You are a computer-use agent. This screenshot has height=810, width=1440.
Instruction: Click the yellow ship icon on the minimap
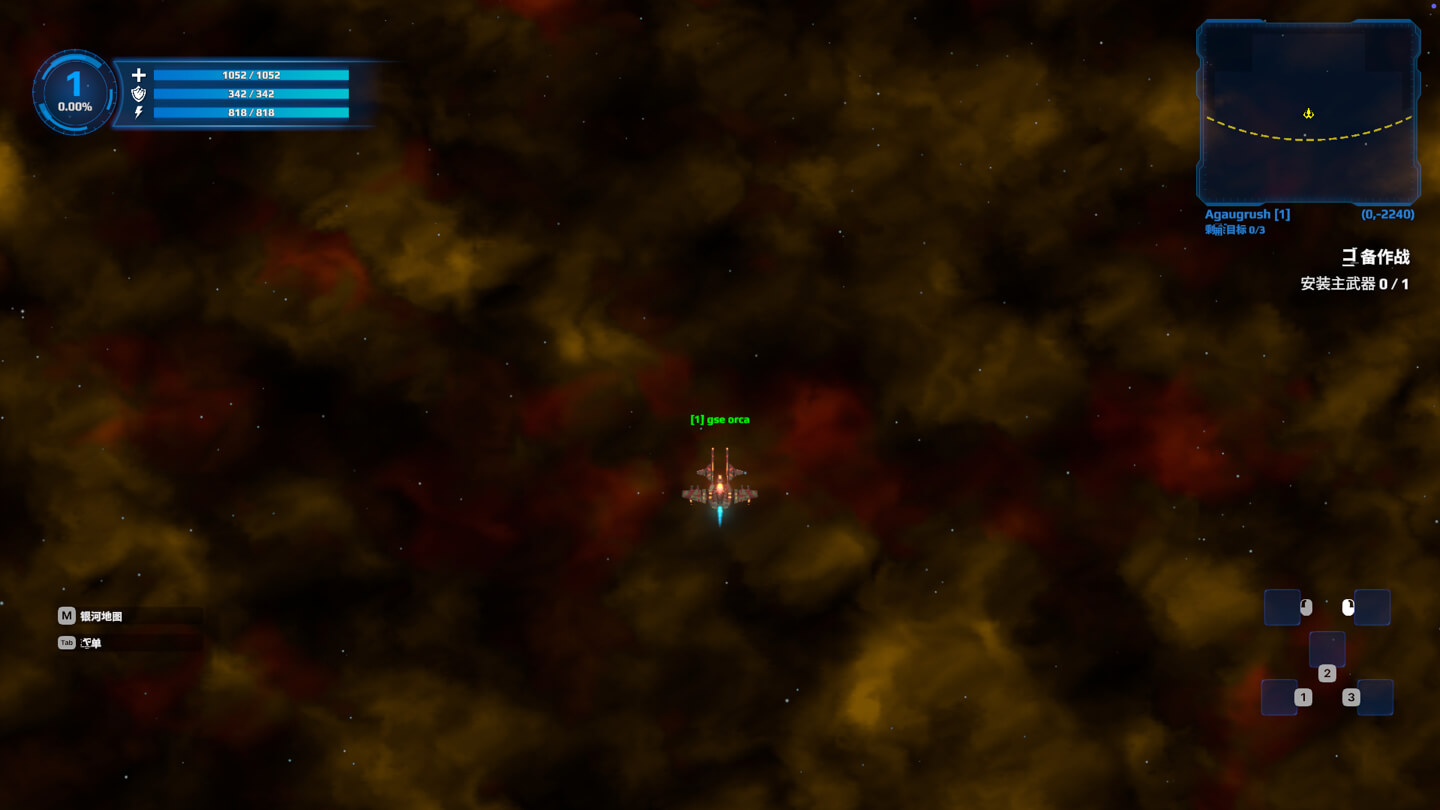[1310, 113]
